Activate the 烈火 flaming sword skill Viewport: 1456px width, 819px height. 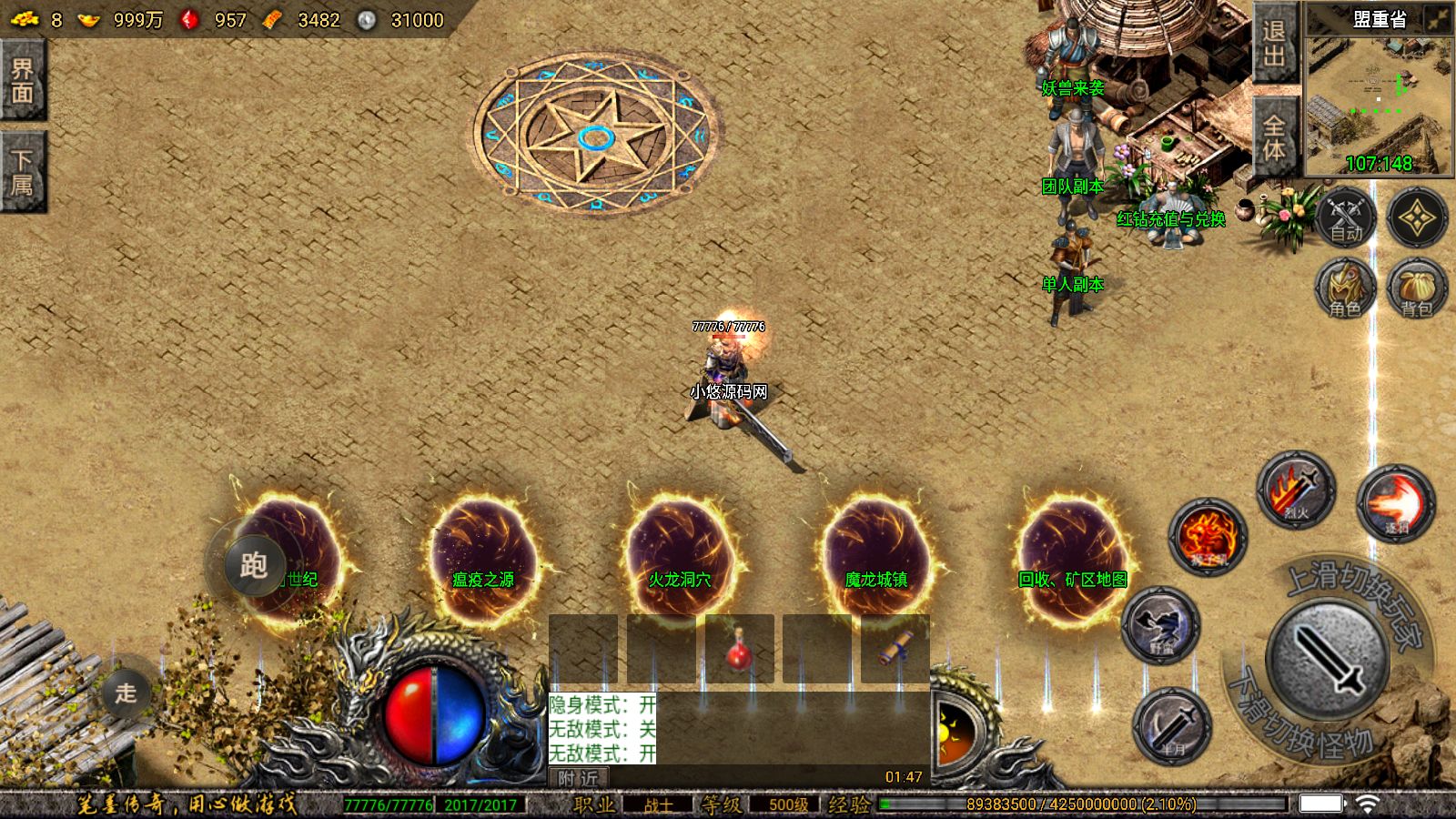(1296, 490)
